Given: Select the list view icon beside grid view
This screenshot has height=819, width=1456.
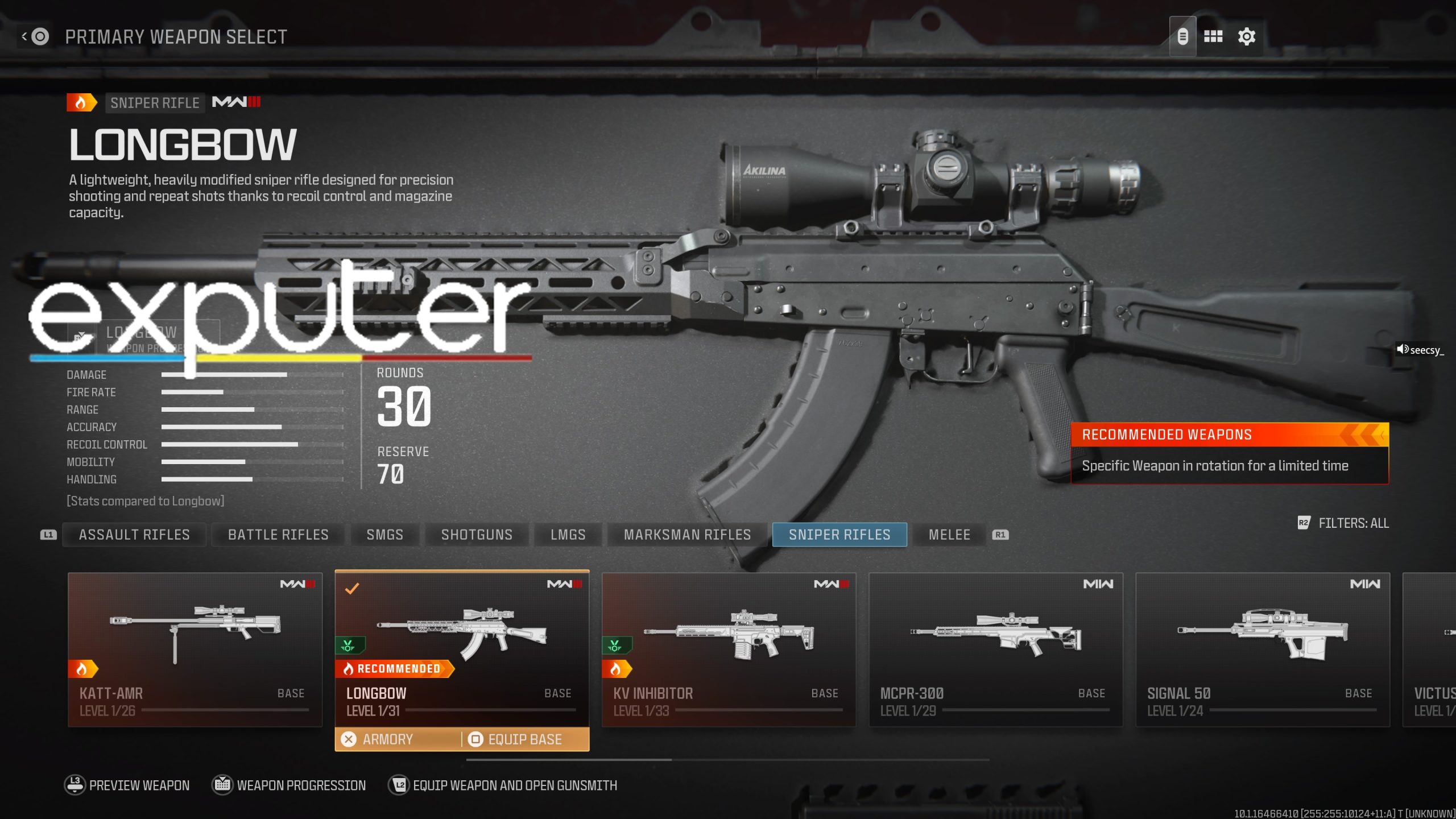Looking at the screenshot, I should point(1182,36).
